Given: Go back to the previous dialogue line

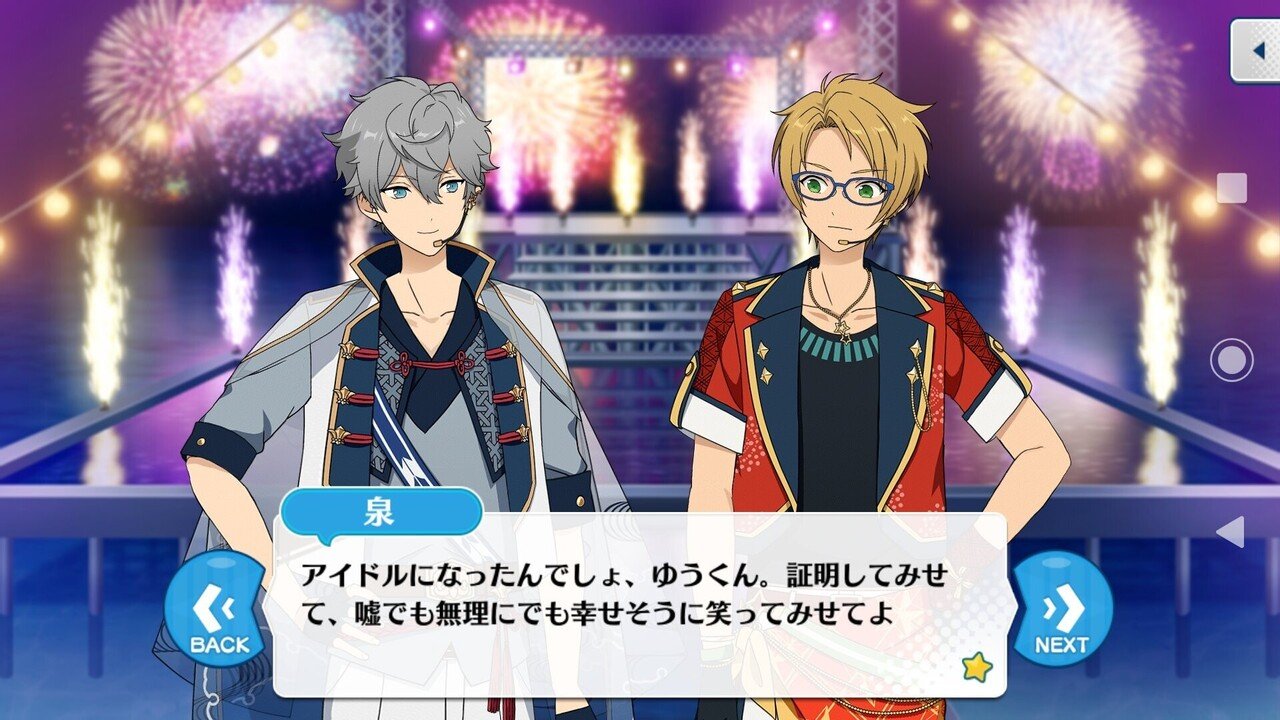Looking at the screenshot, I should coord(217,607).
